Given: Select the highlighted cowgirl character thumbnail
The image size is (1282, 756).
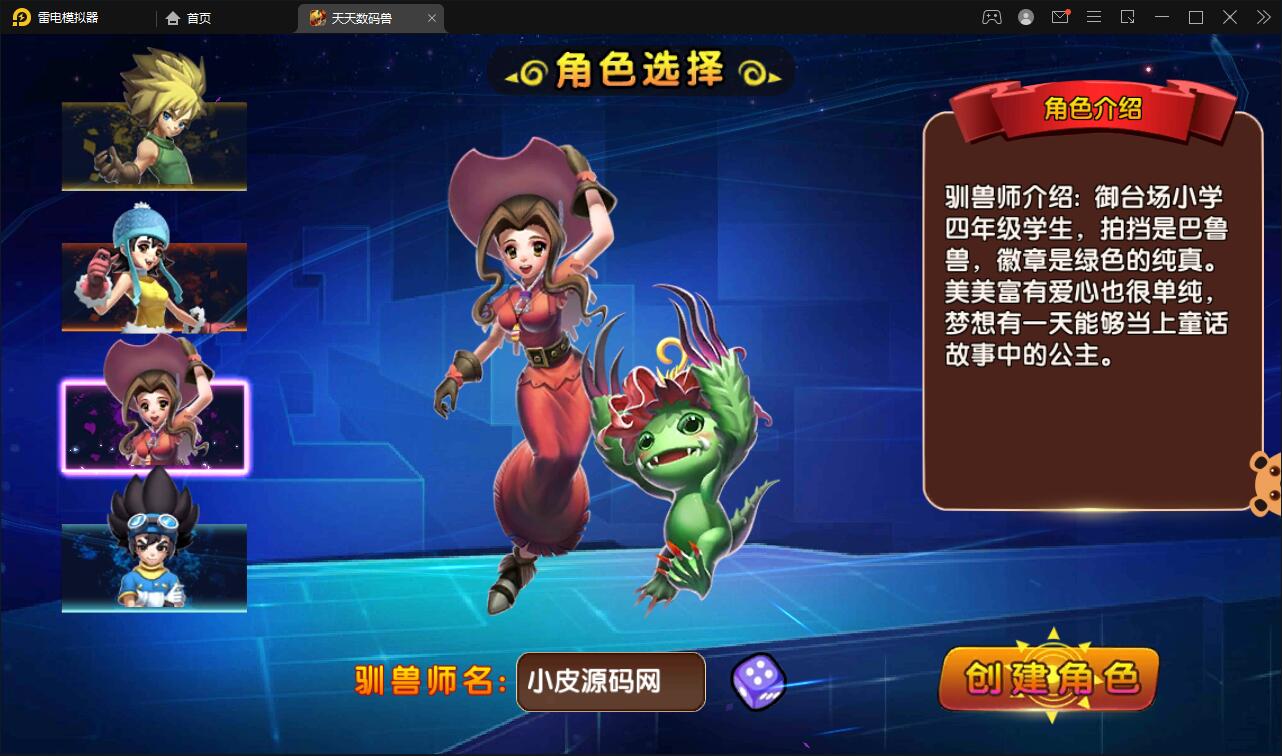Looking at the screenshot, I should (153, 424).
